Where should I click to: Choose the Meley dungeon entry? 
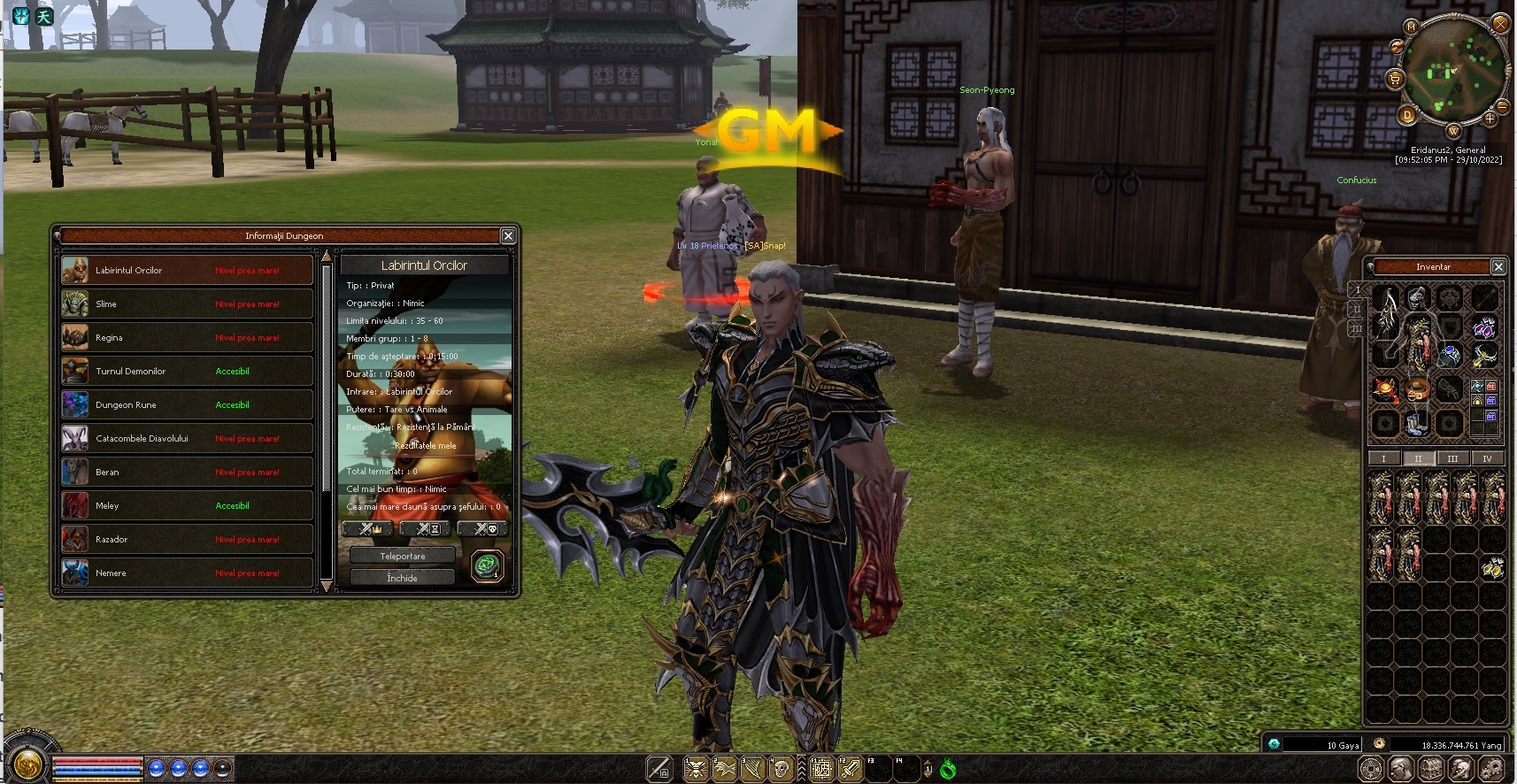coord(187,506)
